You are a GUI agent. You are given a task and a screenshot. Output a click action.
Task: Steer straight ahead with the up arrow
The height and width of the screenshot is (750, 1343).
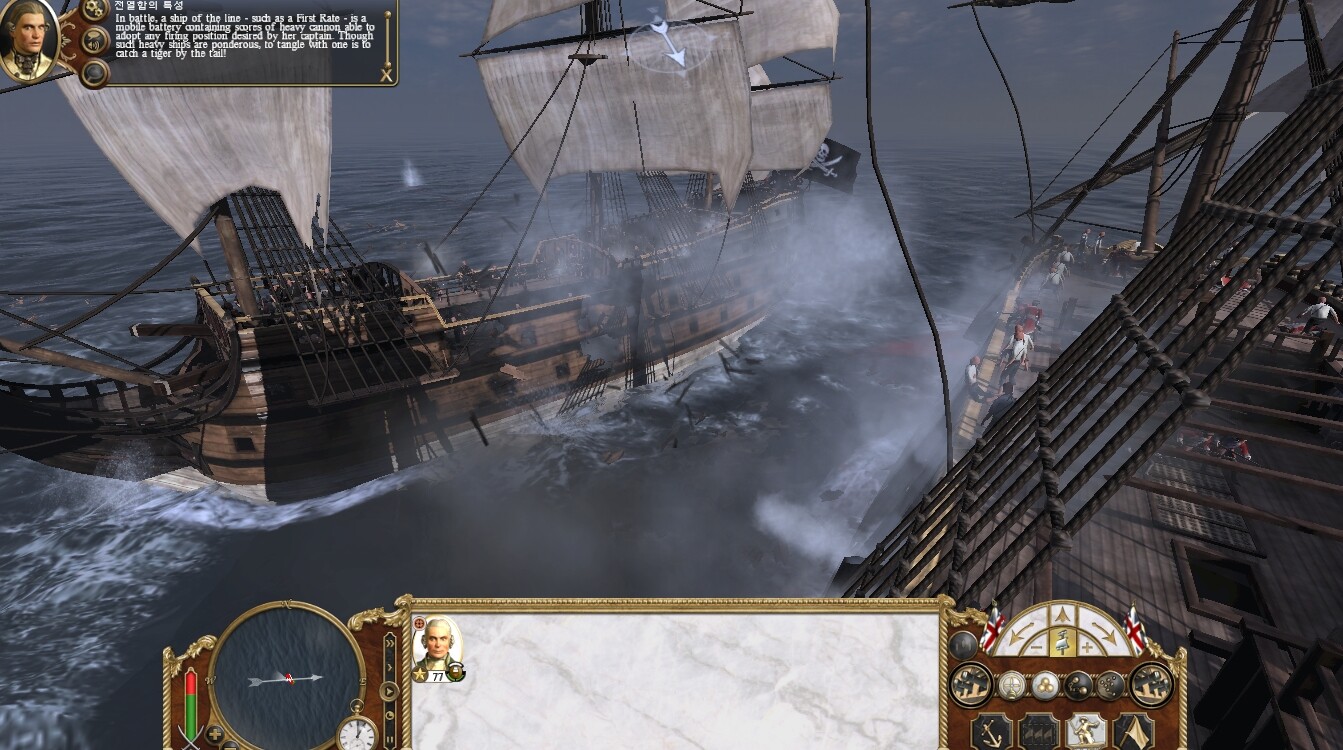(x=1063, y=615)
